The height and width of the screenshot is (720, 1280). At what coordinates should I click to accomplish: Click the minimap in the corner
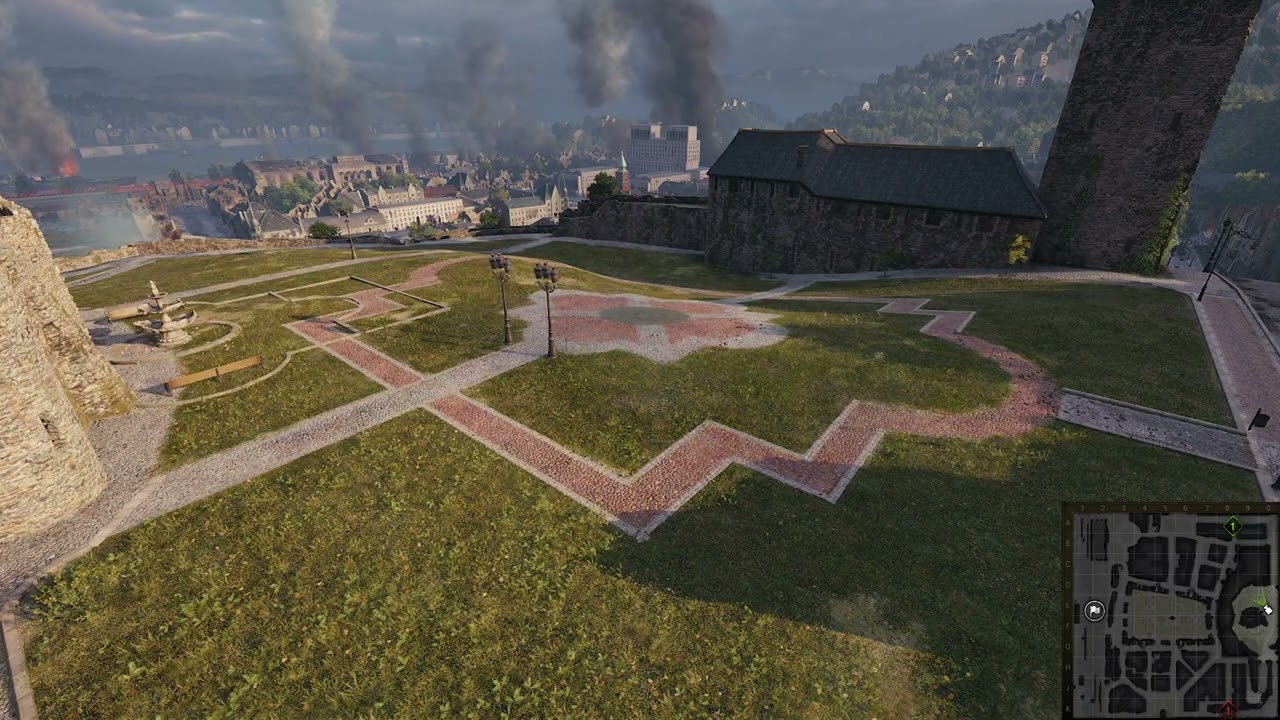coord(1170,612)
